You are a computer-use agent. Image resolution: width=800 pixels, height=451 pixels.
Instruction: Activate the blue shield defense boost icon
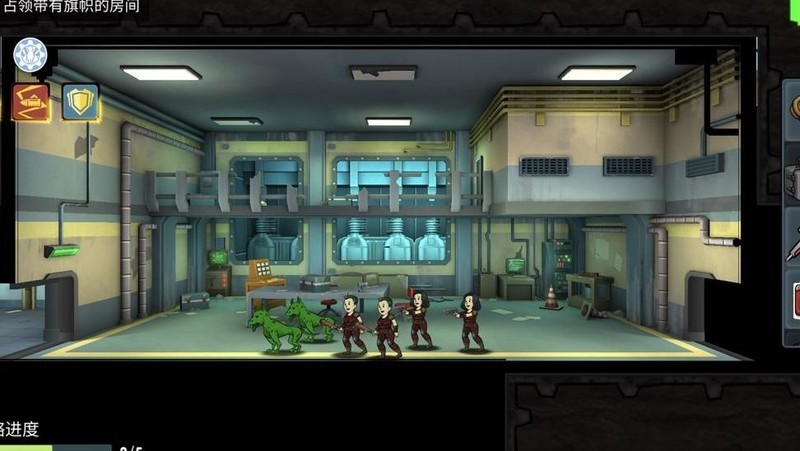80,101
